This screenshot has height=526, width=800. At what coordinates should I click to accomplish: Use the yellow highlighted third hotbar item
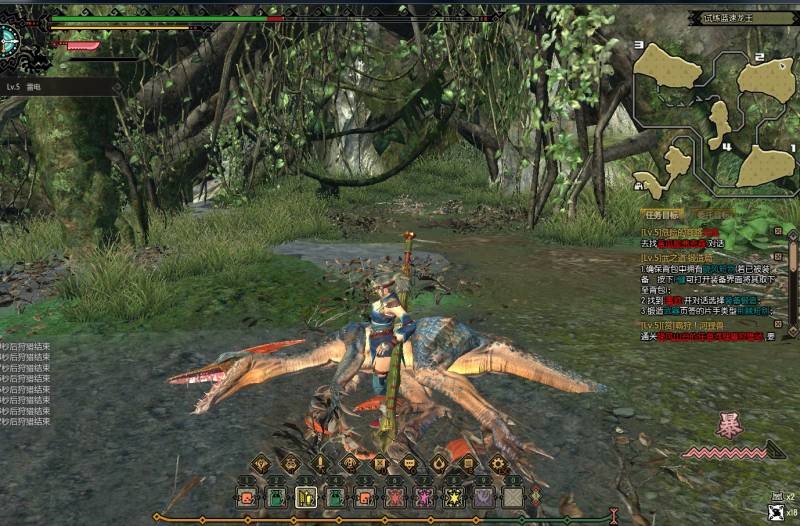(306, 496)
